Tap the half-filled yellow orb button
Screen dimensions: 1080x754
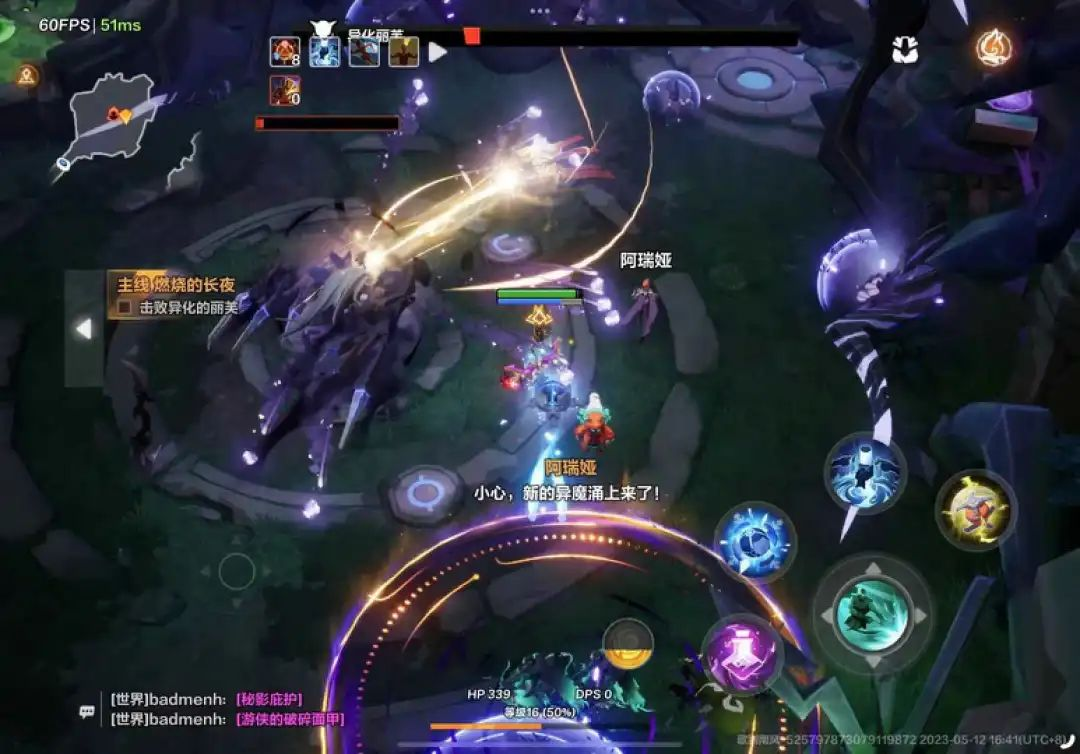[x=628, y=643]
